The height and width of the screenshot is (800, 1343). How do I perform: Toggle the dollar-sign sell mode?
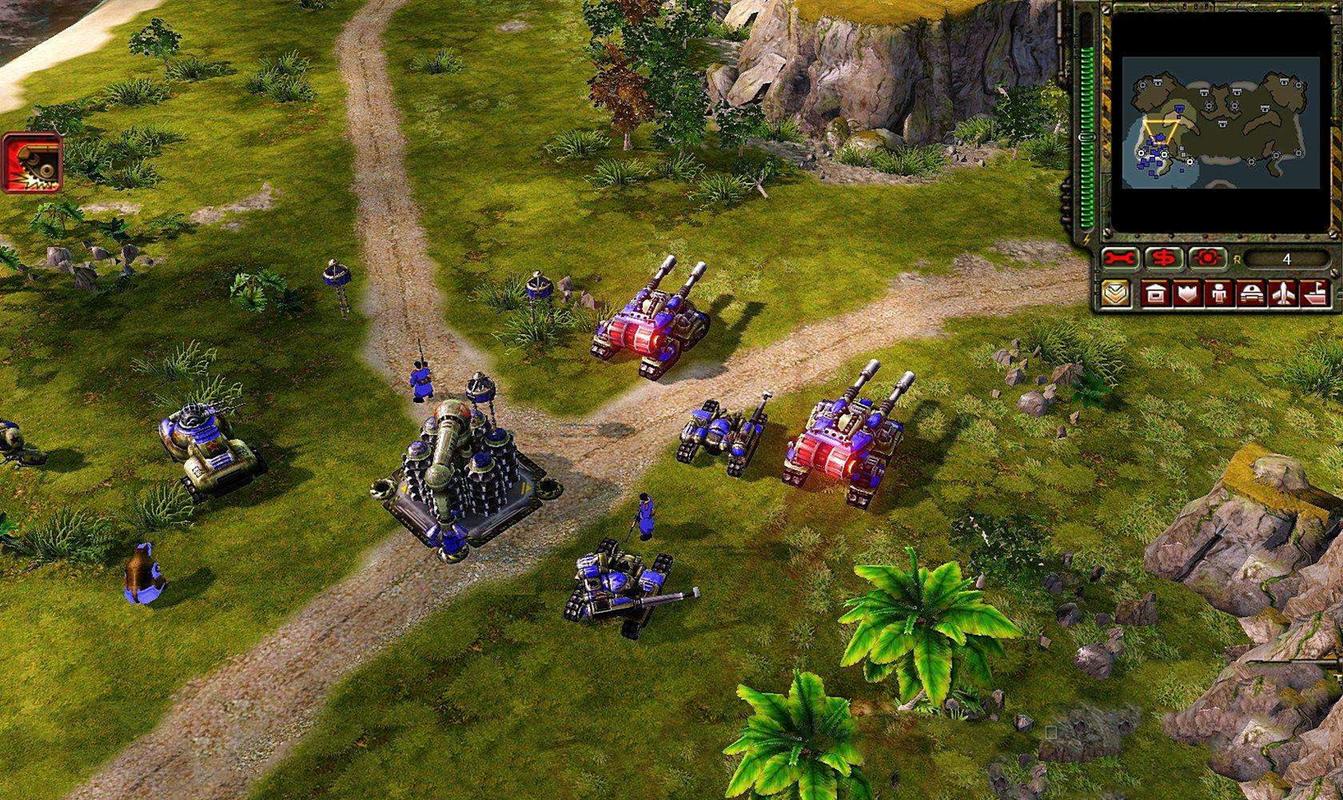pos(1163,258)
